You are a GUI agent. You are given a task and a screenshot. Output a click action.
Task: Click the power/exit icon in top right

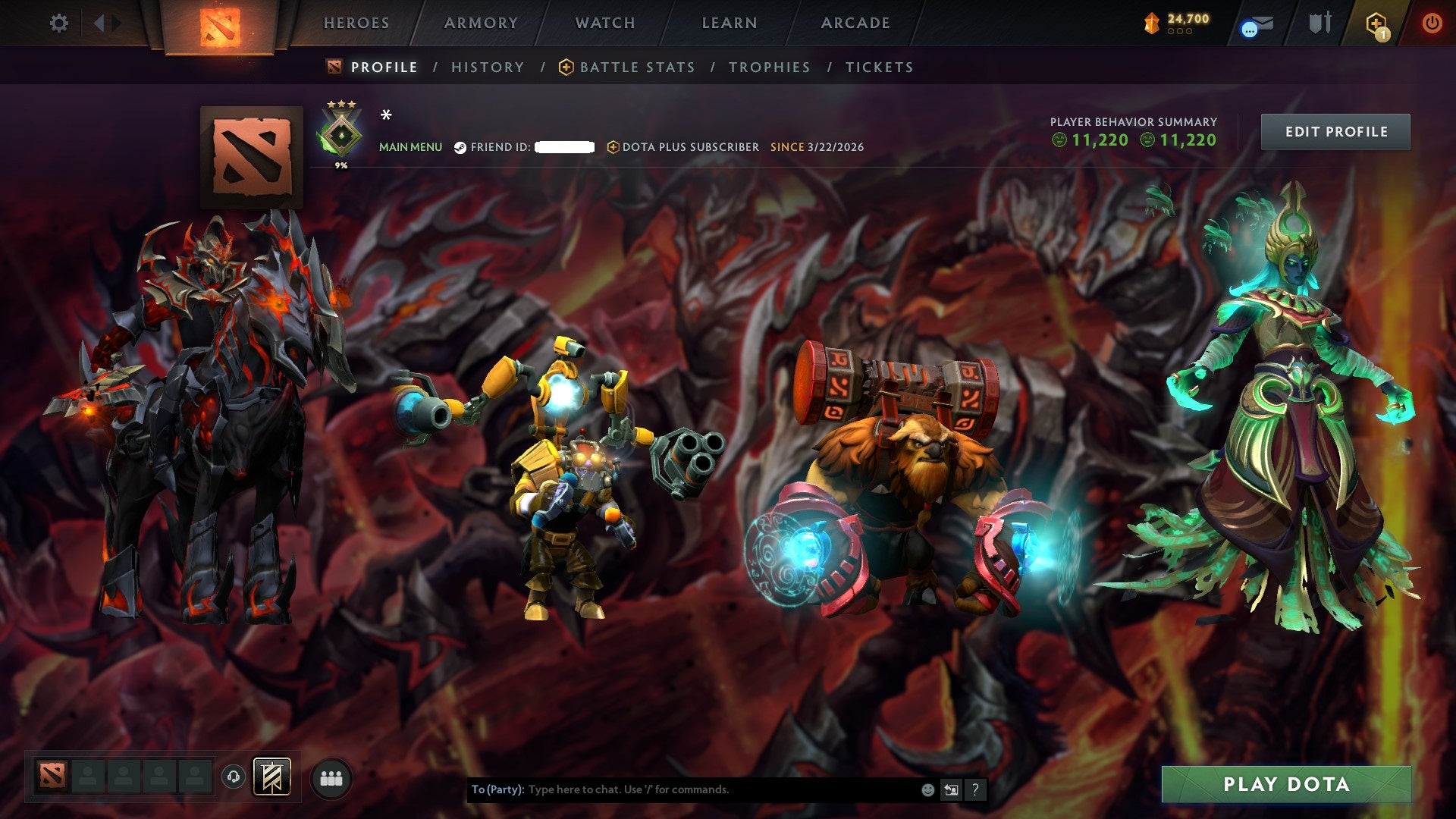coord(1433,23)
